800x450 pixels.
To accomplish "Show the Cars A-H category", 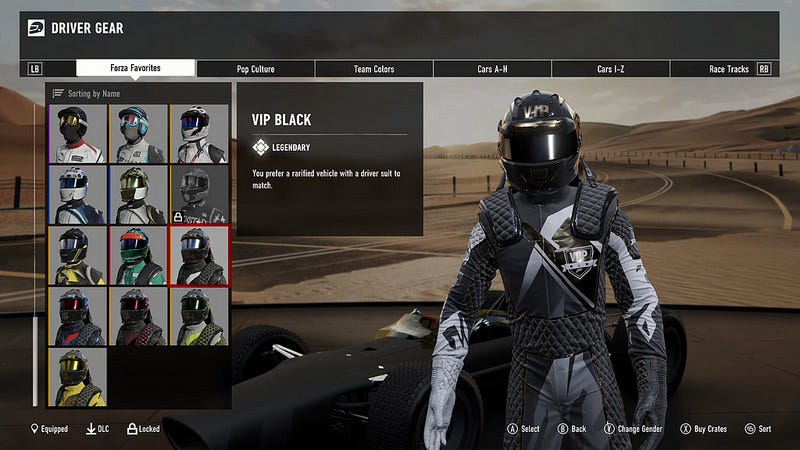I will click(x=493, y=69).
